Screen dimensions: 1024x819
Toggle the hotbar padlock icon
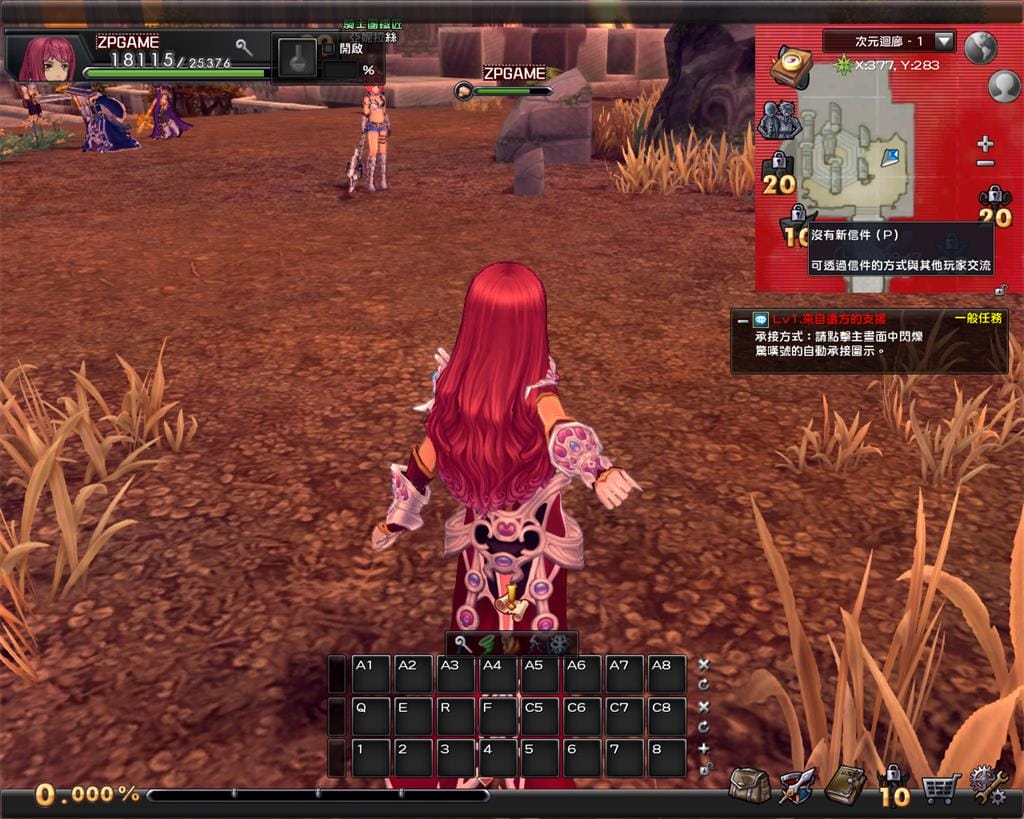pyautogui.click(x=704, y=768)
